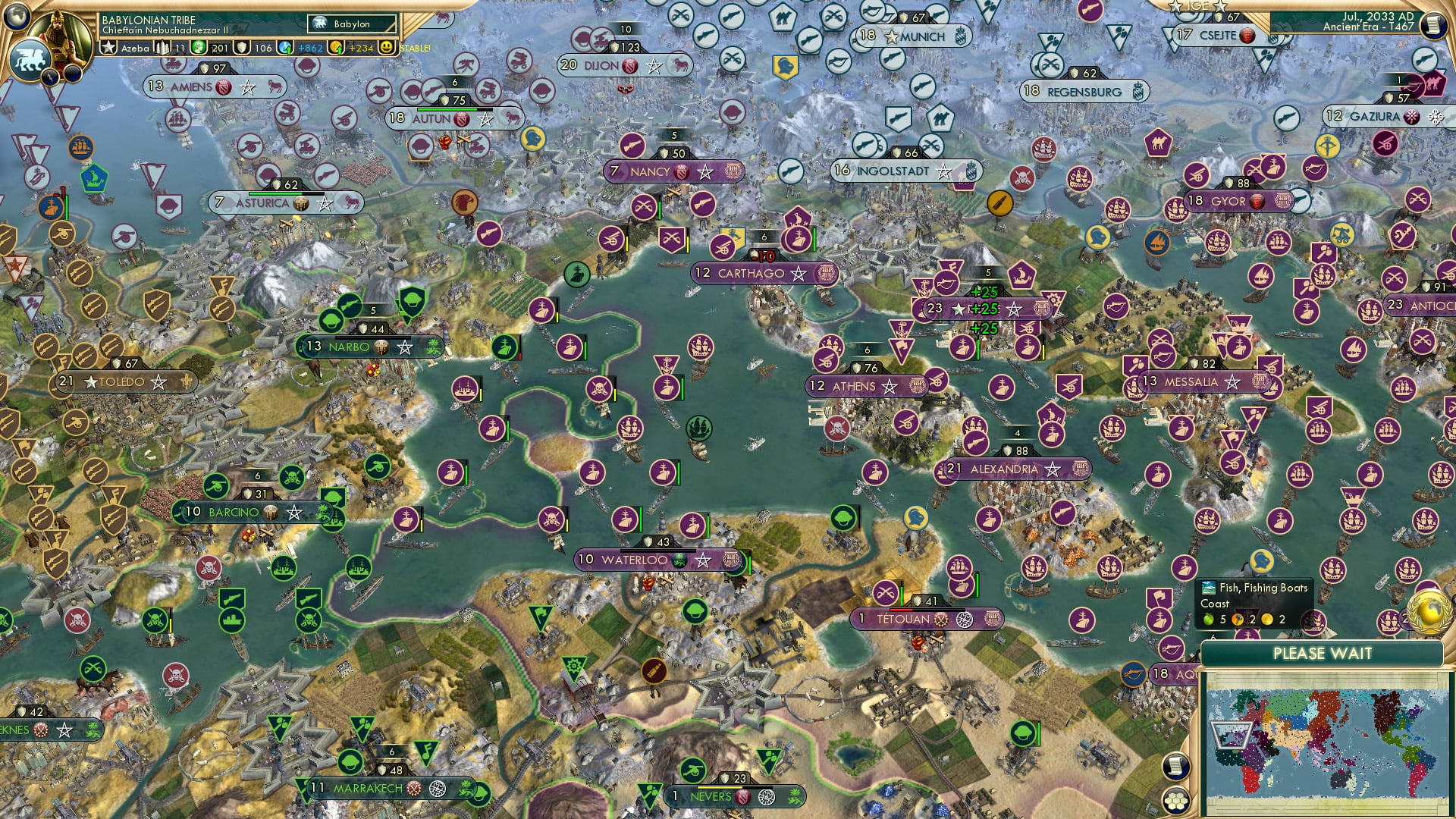Click the star icon next to Azeba
The image size is (1456, 819).
point(108,49)
